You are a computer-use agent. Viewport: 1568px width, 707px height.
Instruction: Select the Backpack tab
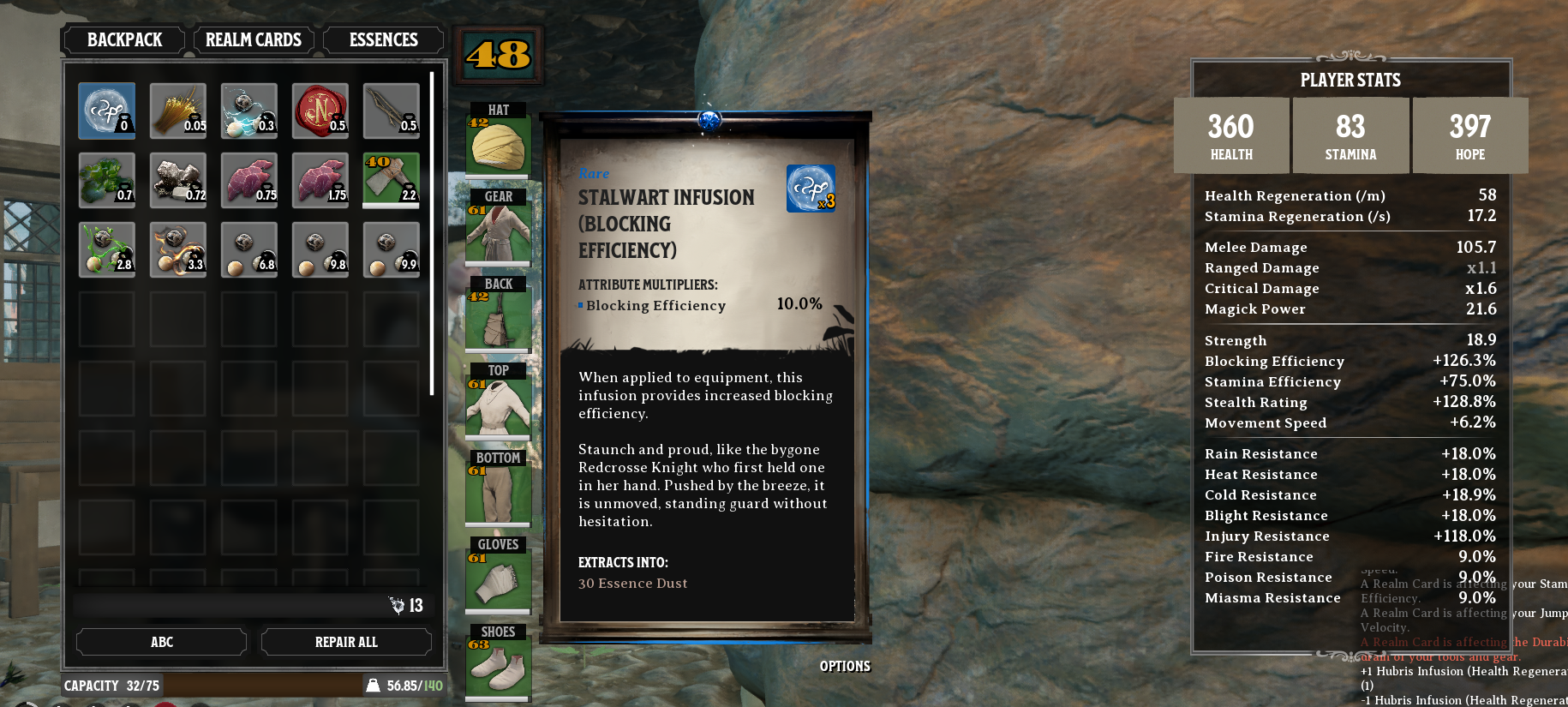pyautogui.click(x=124, y=40)
